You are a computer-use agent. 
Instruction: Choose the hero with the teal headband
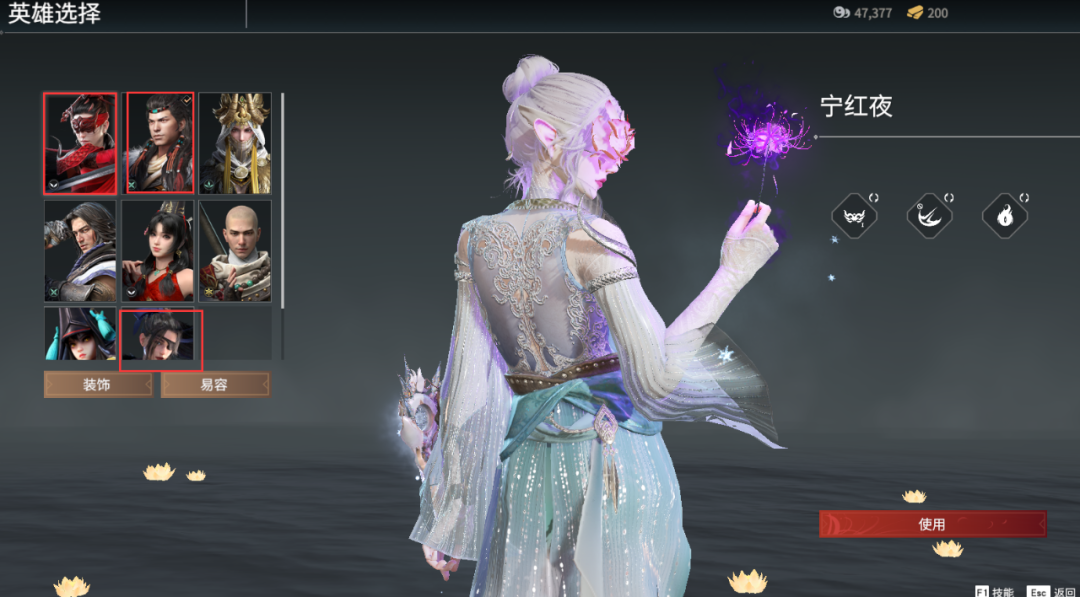coord(159,143)
